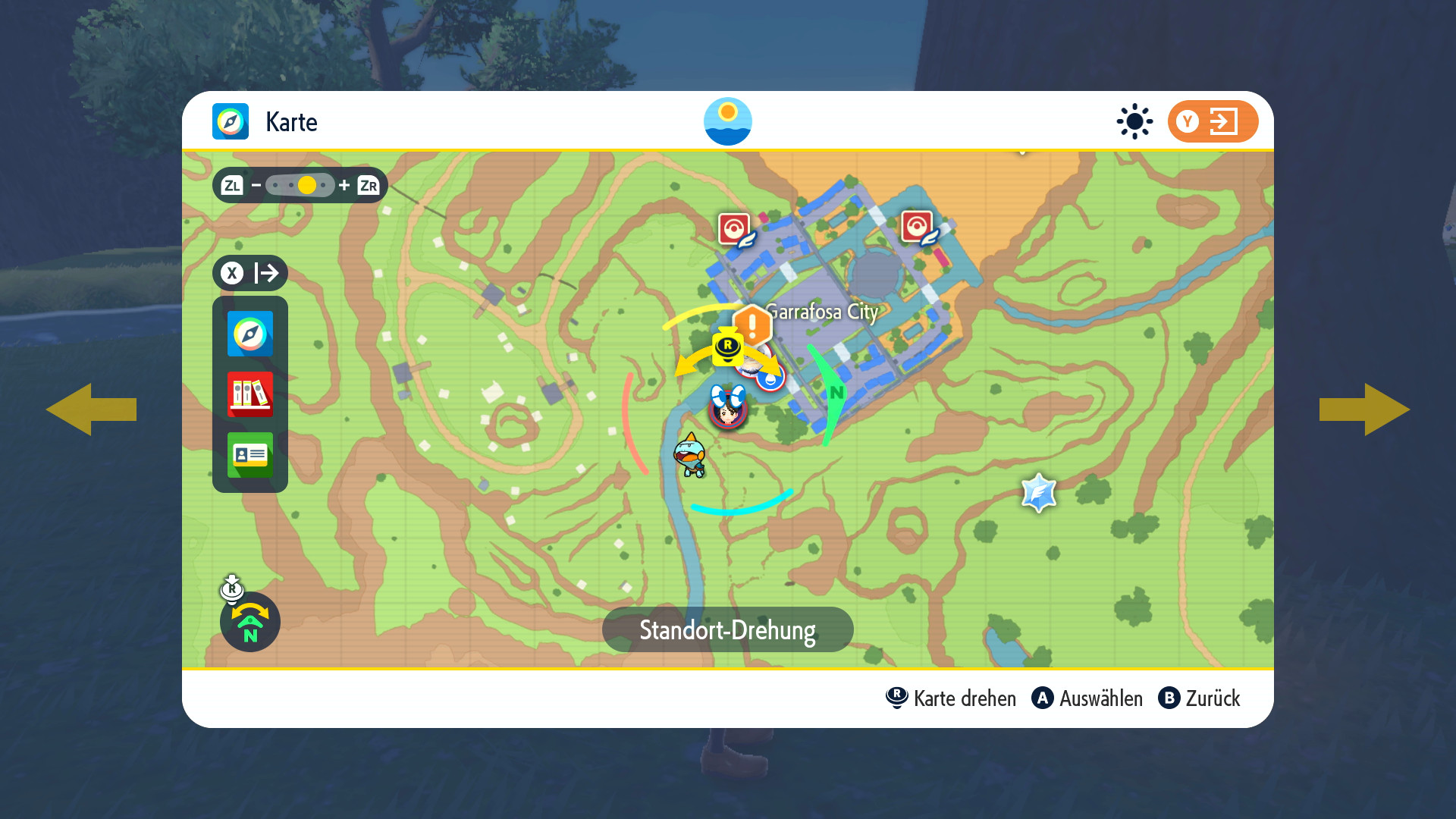Select the western Garrafosa Pokémon Center marker

tap(735, 228)
